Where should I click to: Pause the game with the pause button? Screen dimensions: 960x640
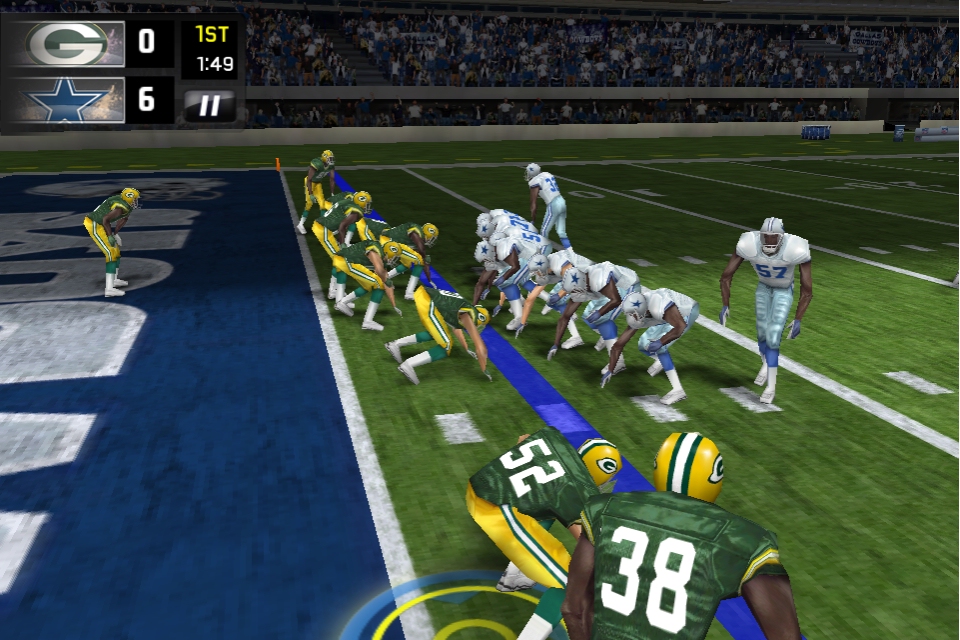(210, 104)
